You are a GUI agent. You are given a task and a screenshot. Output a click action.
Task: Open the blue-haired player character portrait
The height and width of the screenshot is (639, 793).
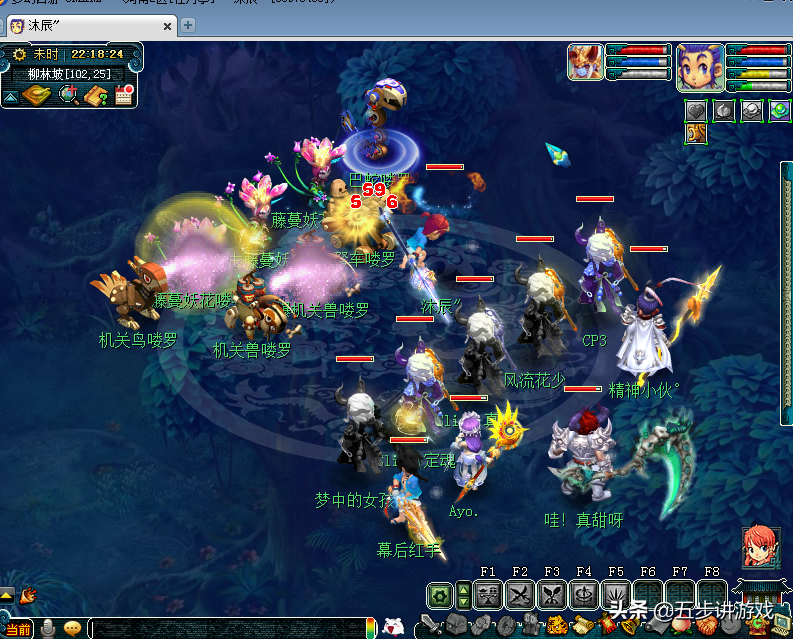[699, 66]
